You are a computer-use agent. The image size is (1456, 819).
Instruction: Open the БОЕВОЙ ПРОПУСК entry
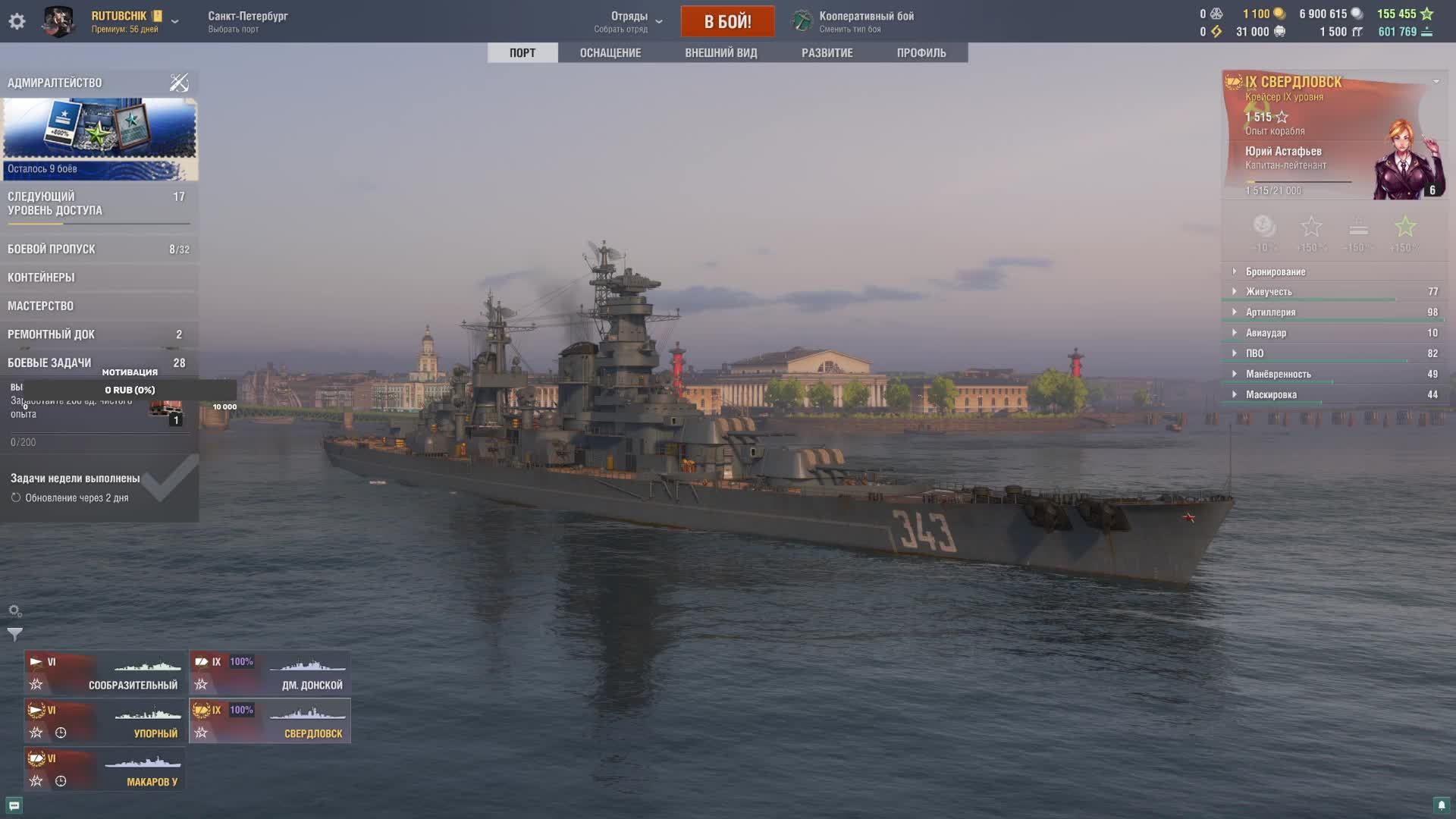pos(99,249)
